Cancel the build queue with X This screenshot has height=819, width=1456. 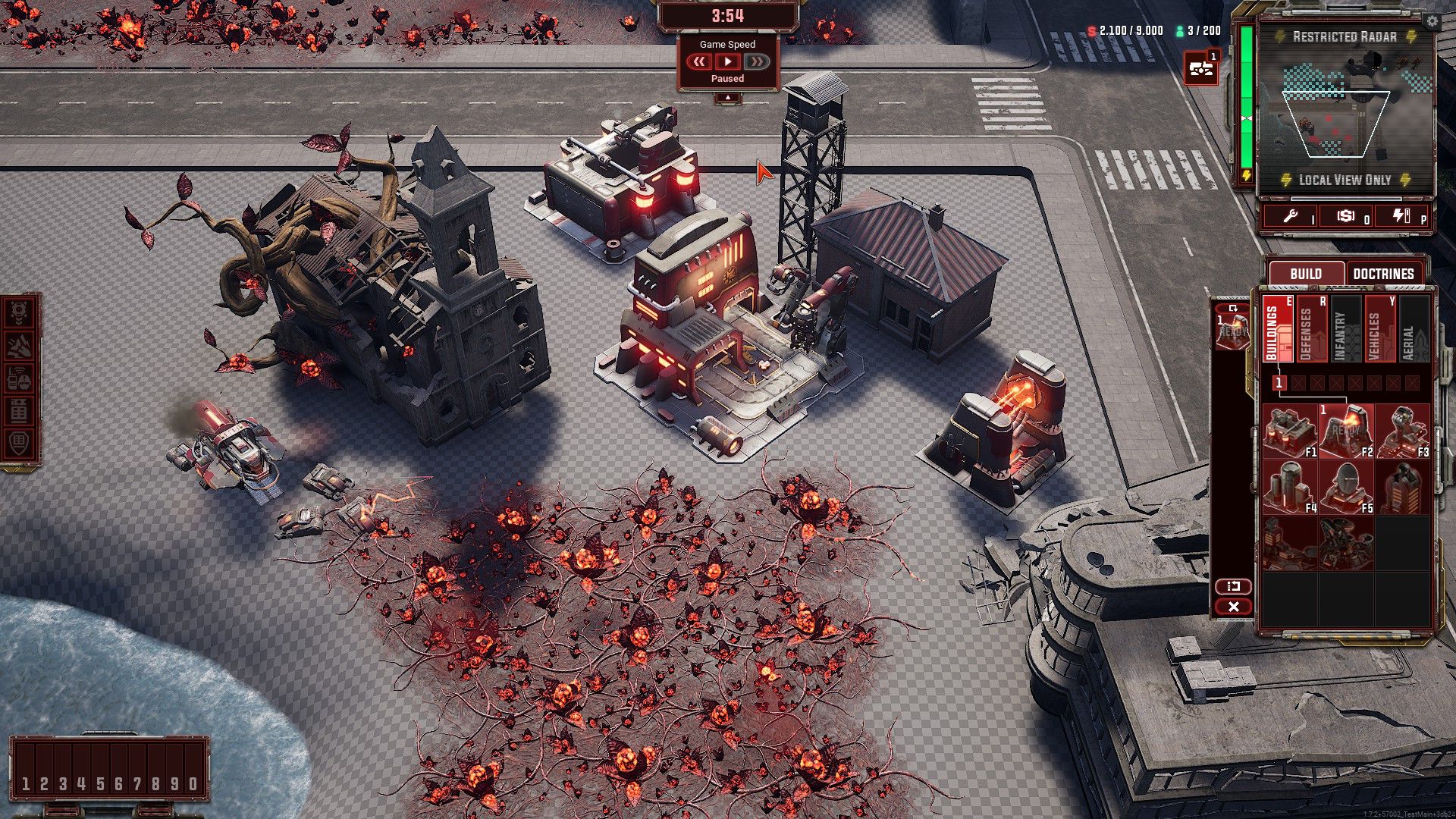pos(1233,607)
